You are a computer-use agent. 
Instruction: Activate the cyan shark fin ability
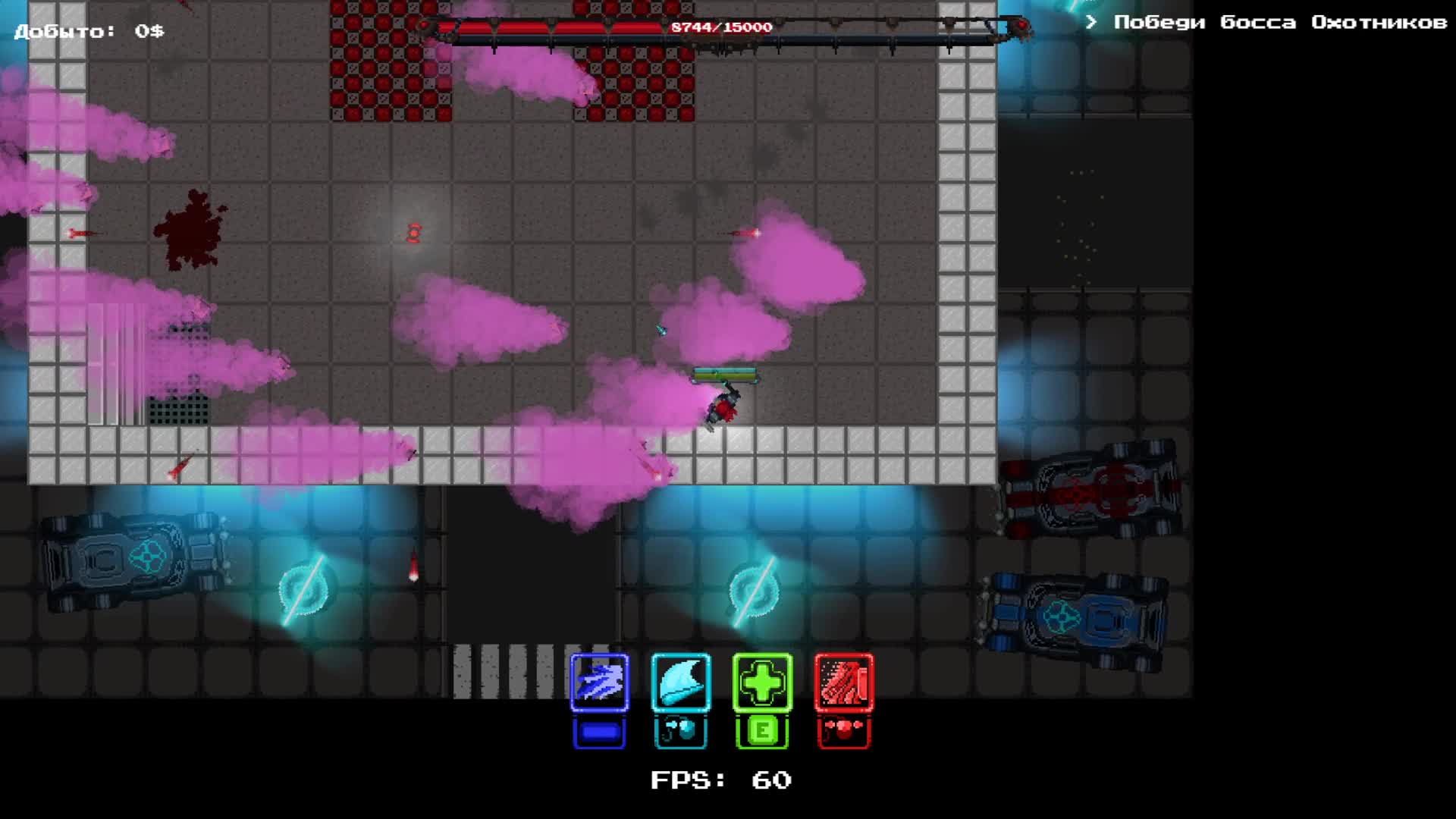tap(680, 683)
